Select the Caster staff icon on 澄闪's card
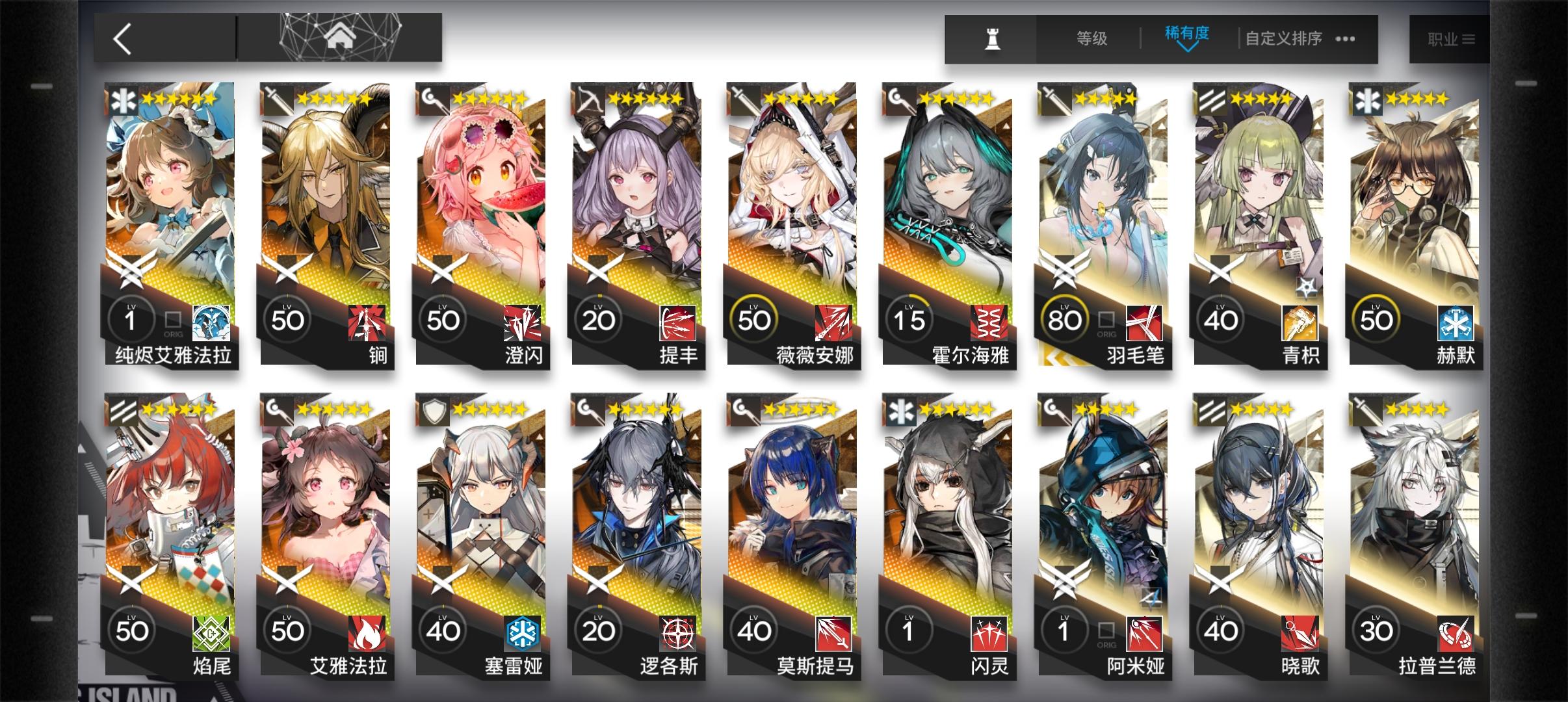This screenshot has width=1568, height=702. pyautogui.click(x=432, y=101)
